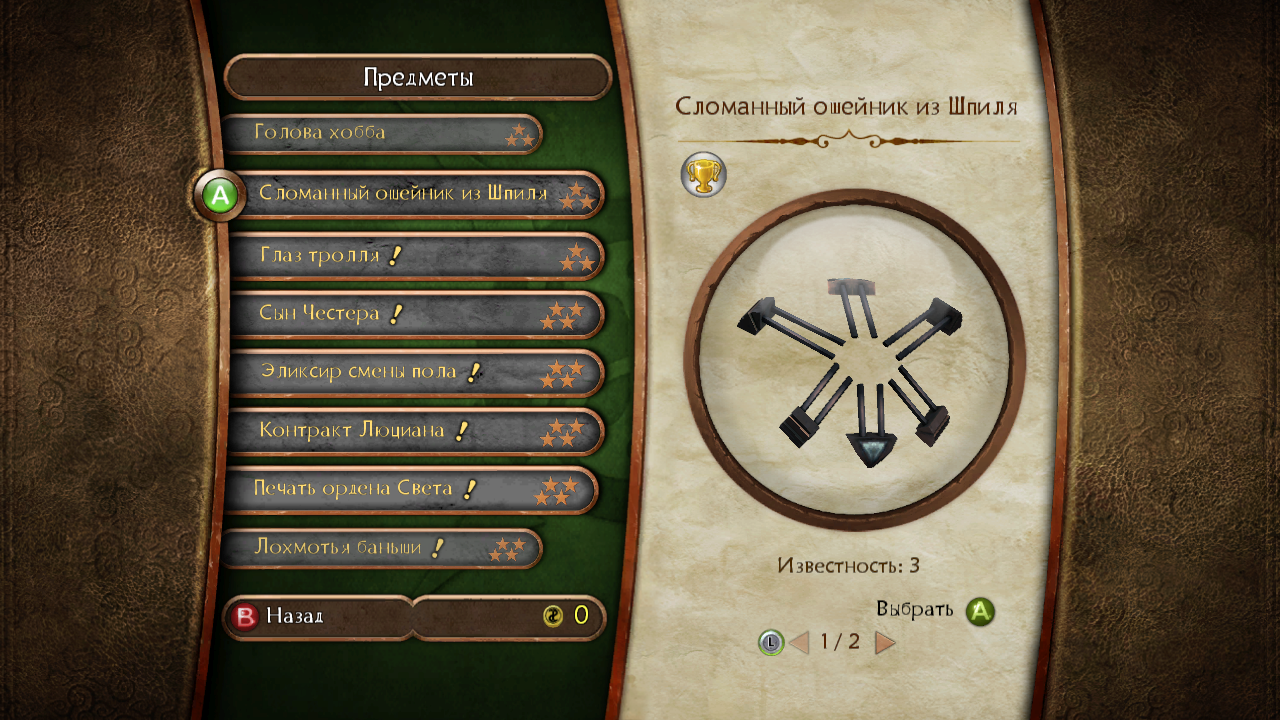Show the previous page with left arrow
Image resolution: width=1280 pixels, height=720 pixels.
click(799, 642)
